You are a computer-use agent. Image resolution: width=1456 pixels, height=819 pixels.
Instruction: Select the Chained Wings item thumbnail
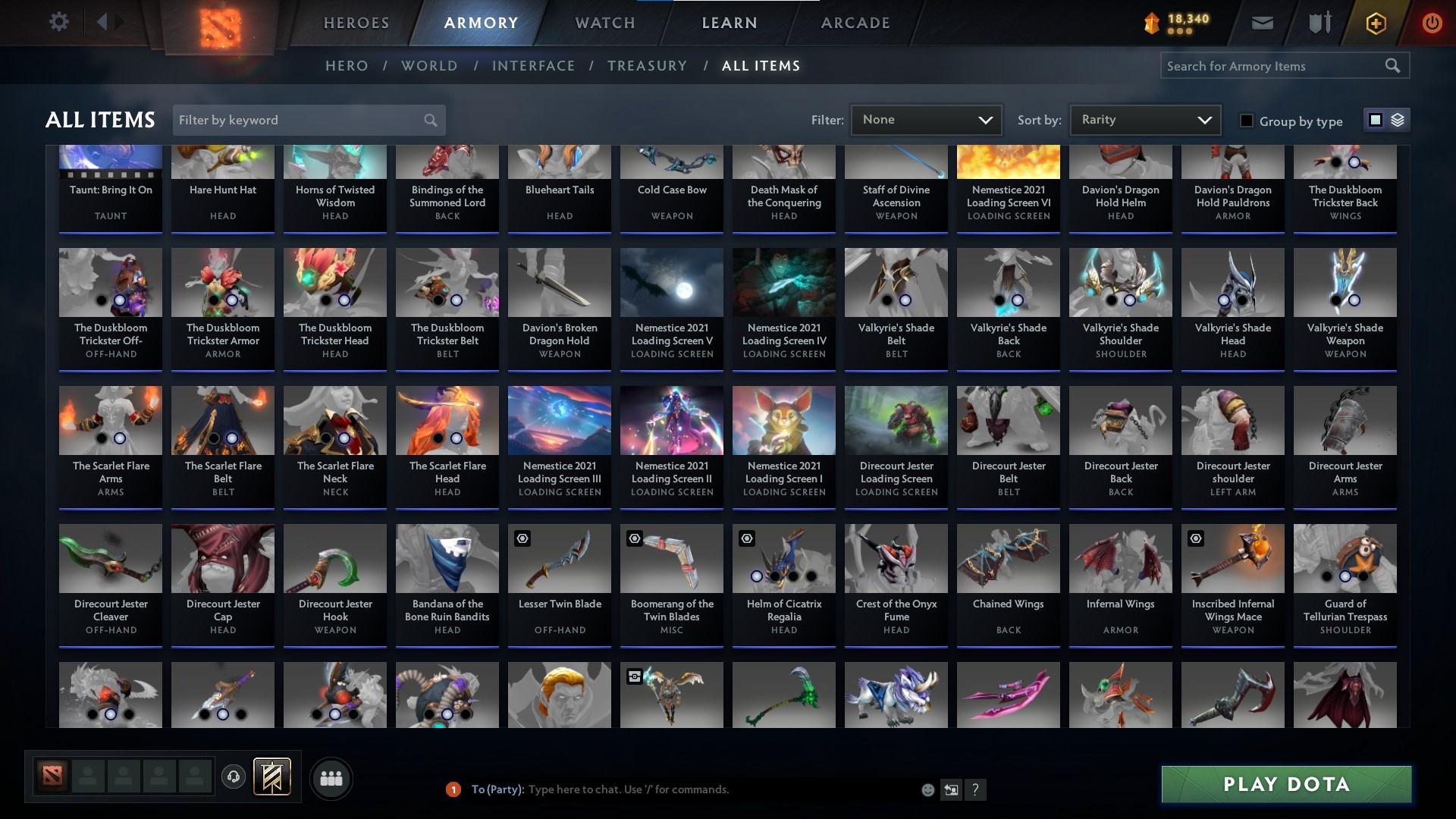pos(1008,559)
